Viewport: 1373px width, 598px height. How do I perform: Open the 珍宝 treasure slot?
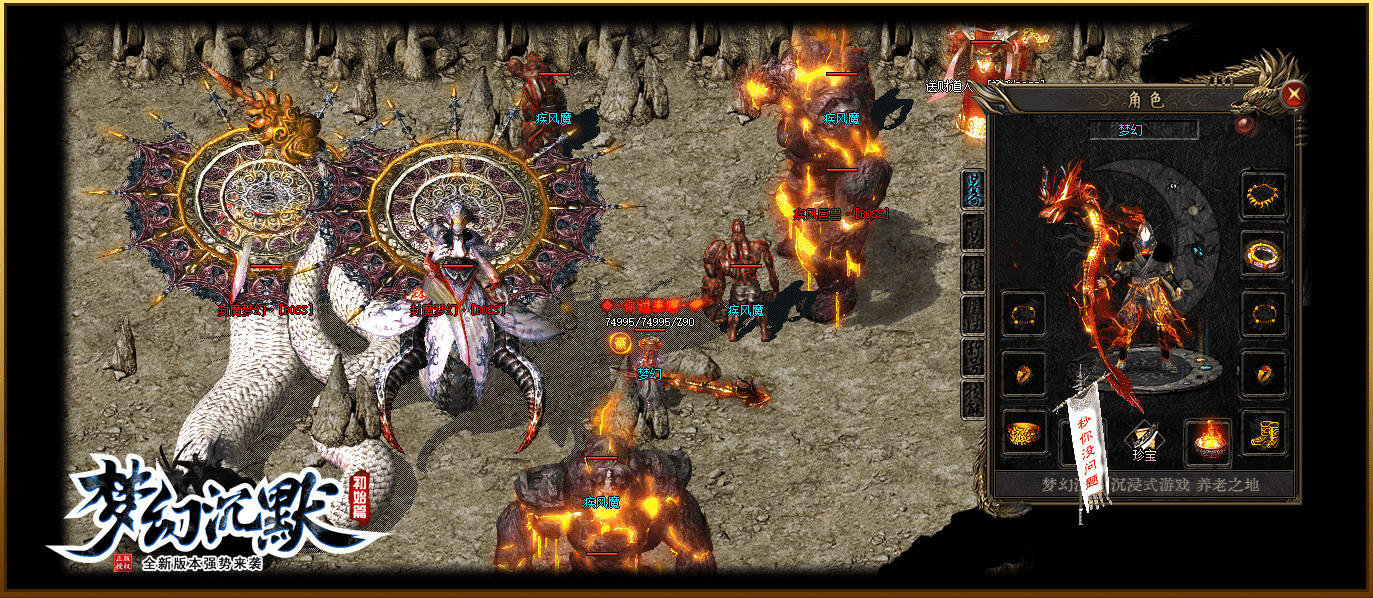pyautogui.click(x=1143, y=440)
